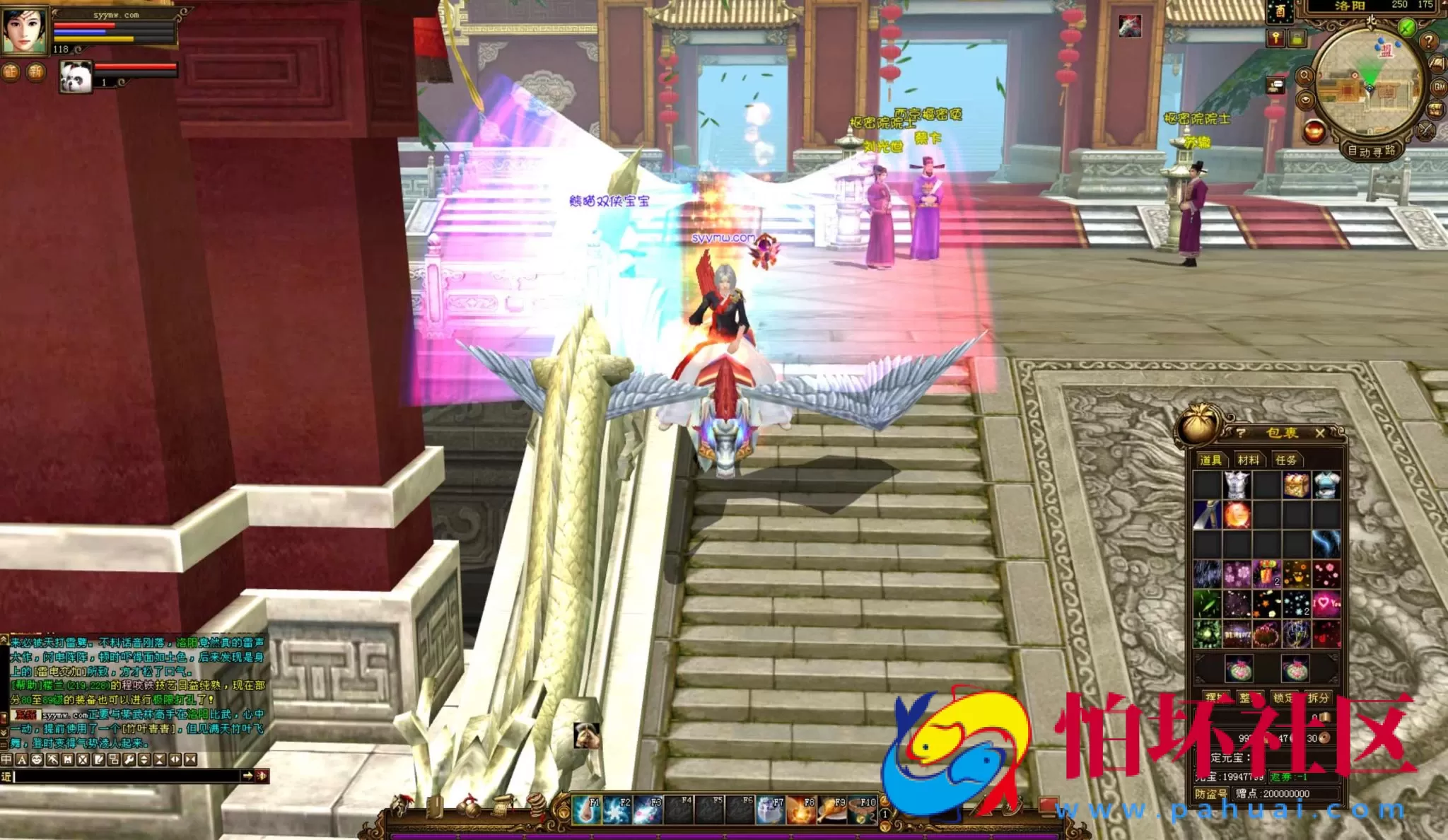Image resolution: width=1448 pixels, height=840 pixels.
Task: Open the GM icon beside the minimap
Action: tap(1438, 88)
